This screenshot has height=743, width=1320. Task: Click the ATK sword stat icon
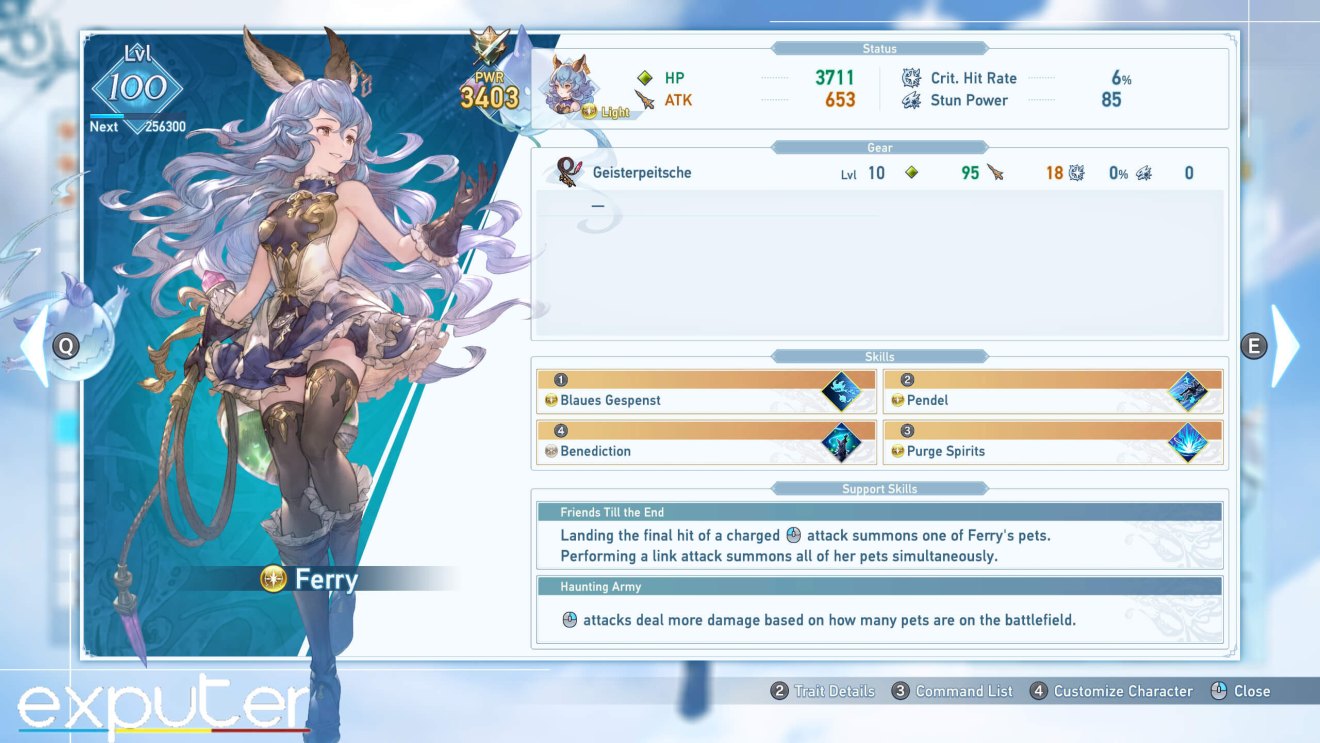[646, 99]
